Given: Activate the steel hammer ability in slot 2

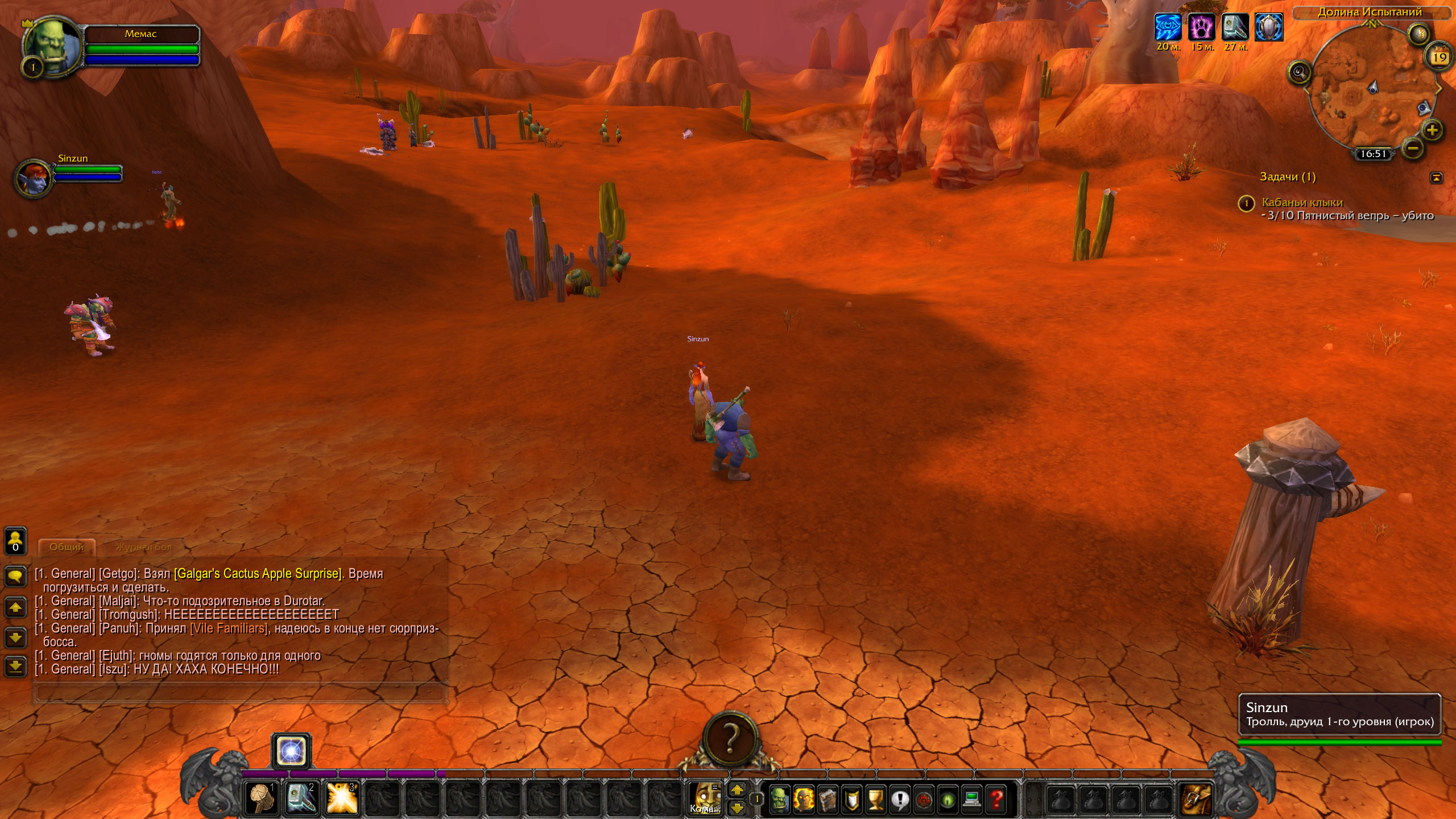Looking at the screenshot, I should (302, 797).
